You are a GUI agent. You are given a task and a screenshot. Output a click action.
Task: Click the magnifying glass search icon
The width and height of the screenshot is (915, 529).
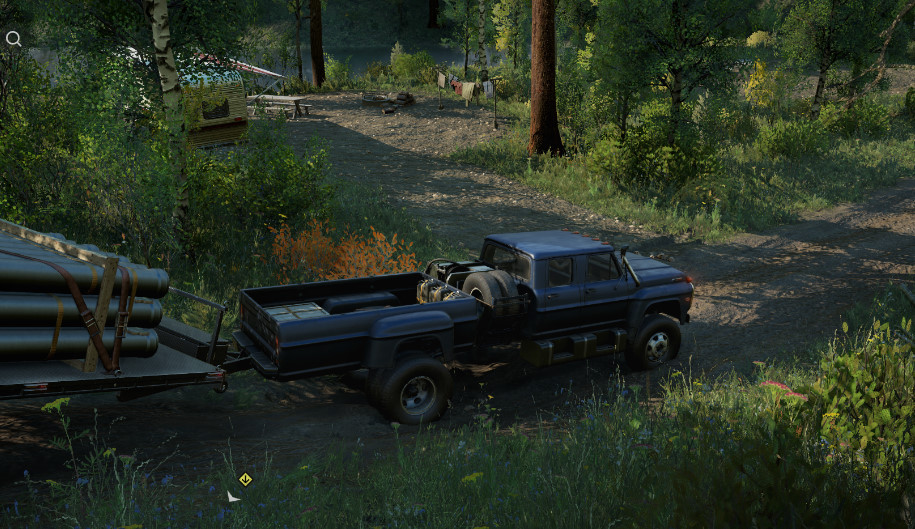tap(13, 39)
